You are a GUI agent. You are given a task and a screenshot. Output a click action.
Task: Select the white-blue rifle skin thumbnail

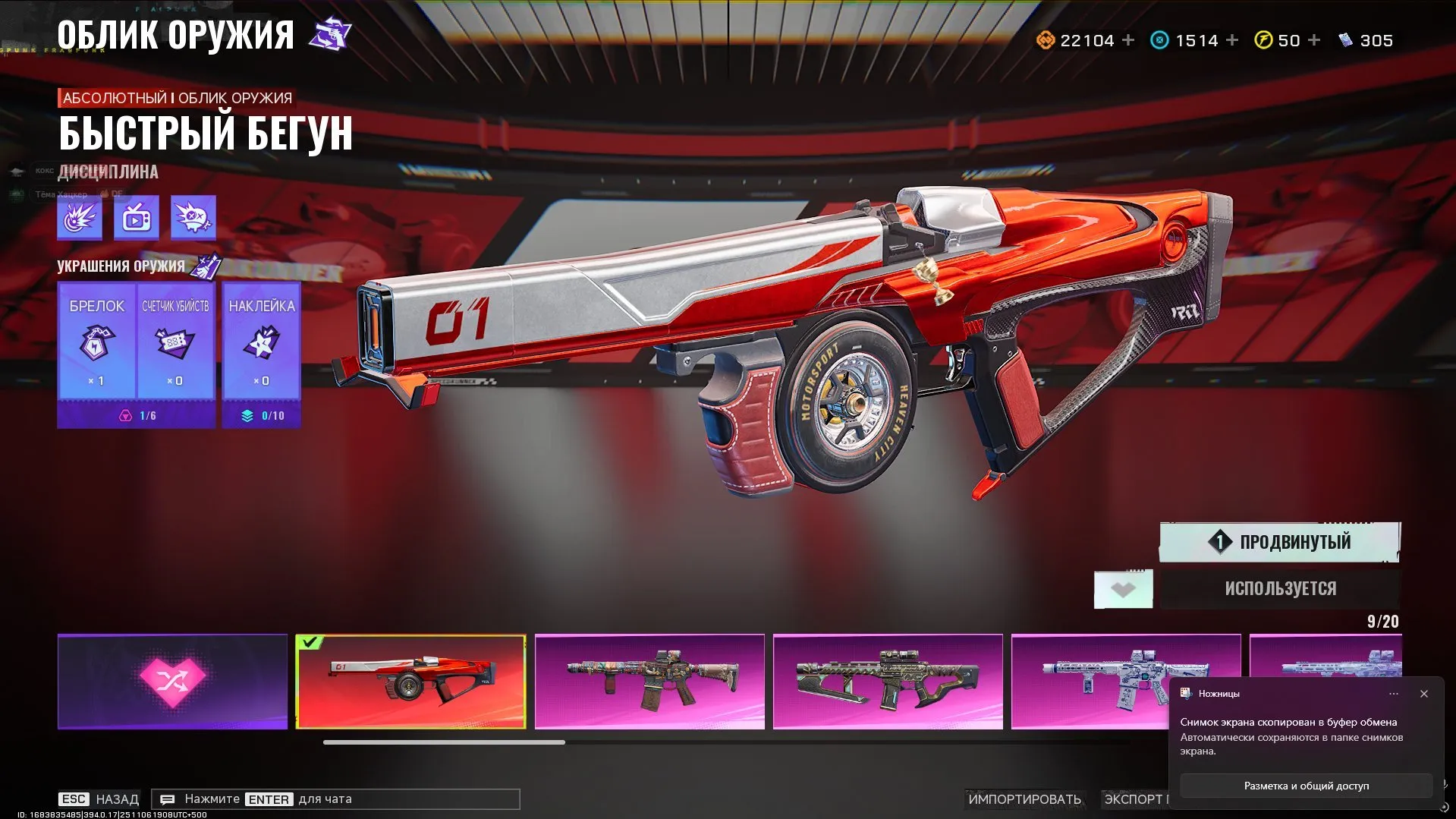[x=1093, y=682]
